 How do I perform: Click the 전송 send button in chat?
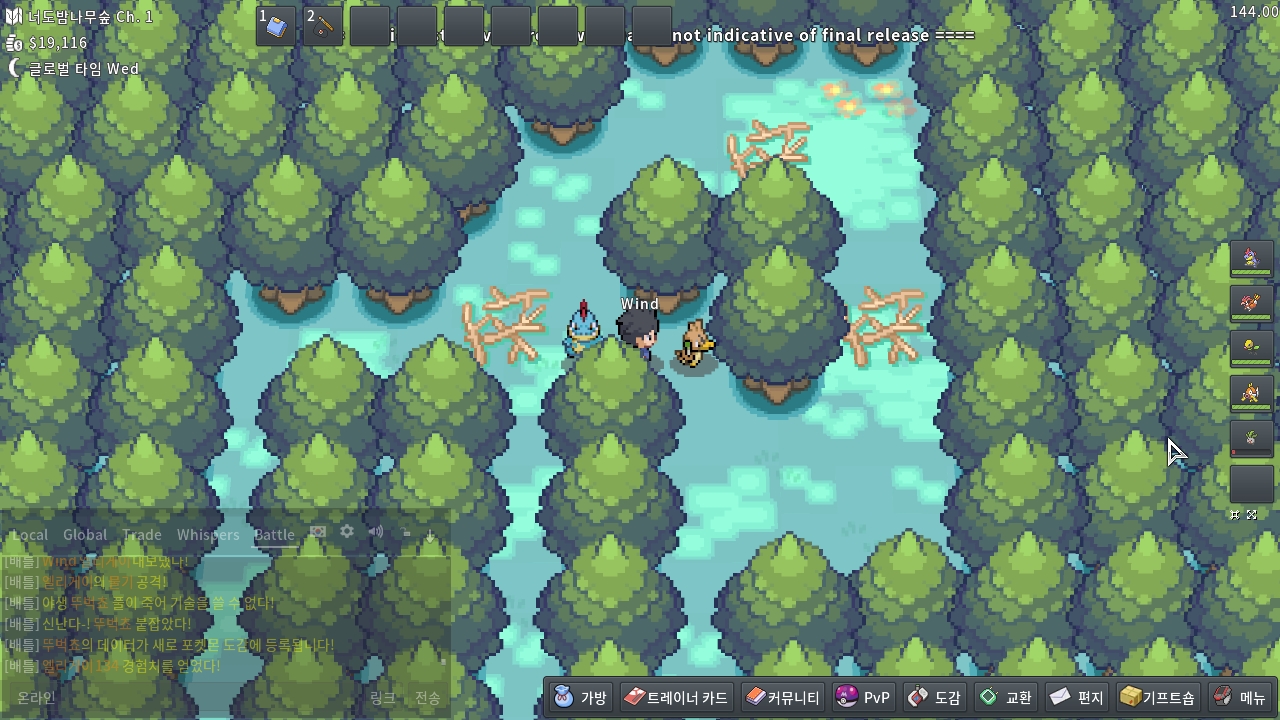point(427,698)
